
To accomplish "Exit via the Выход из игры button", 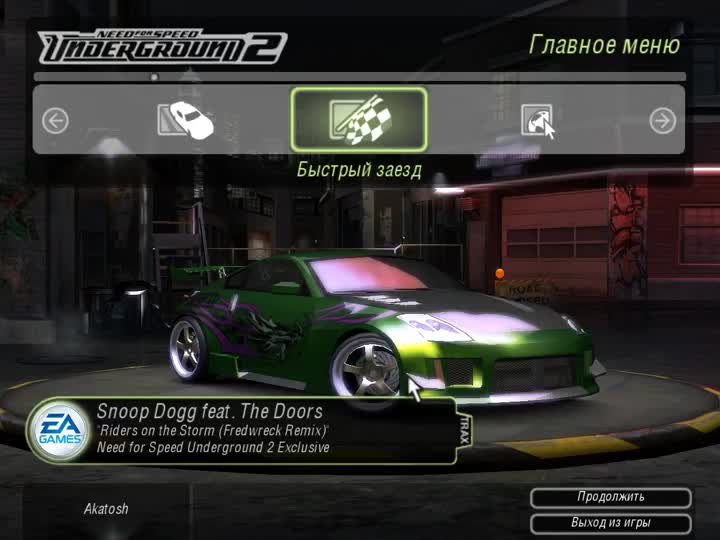I will click(610, 523).
